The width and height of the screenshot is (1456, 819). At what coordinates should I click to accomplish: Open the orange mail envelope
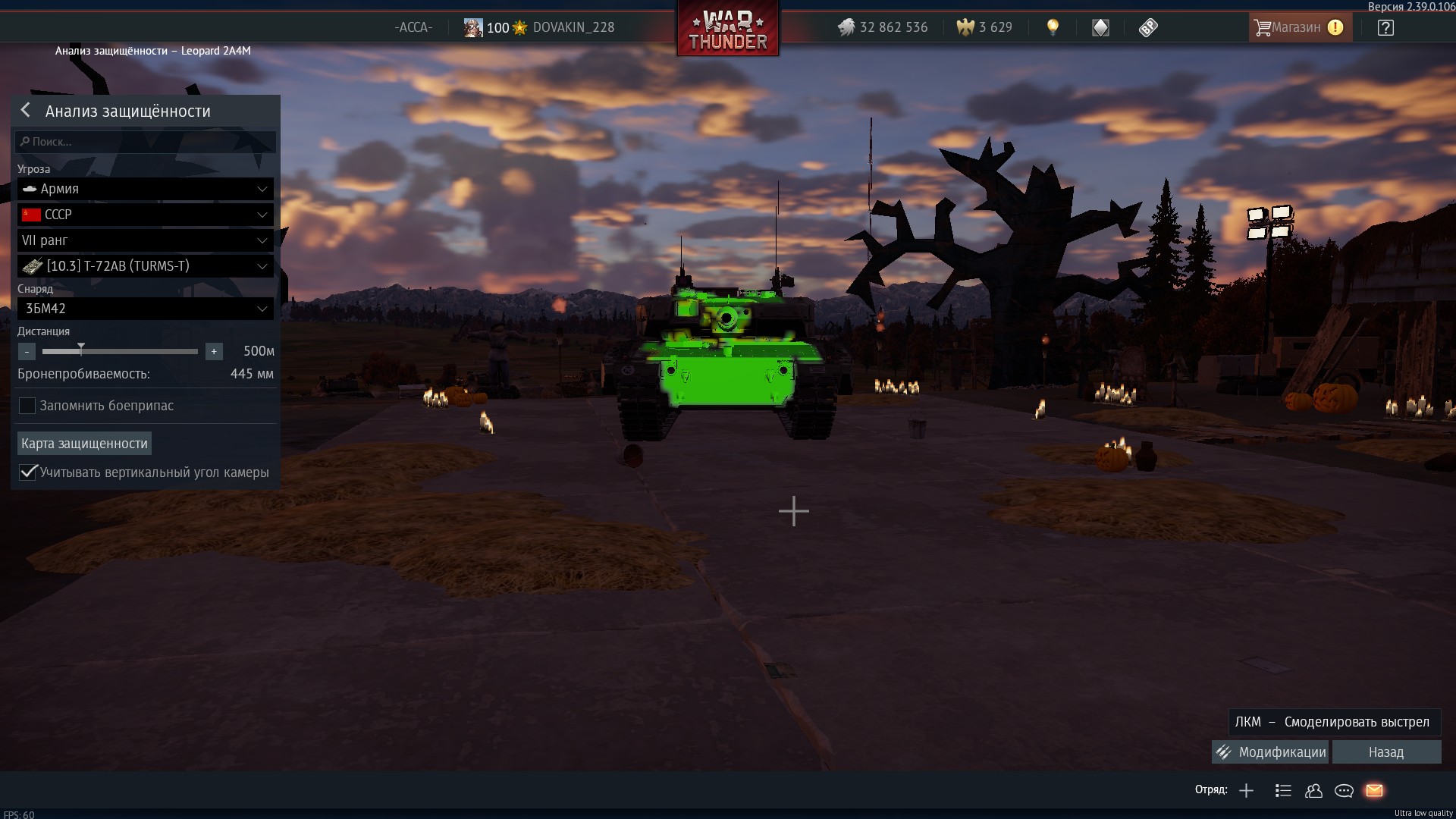1374,791
